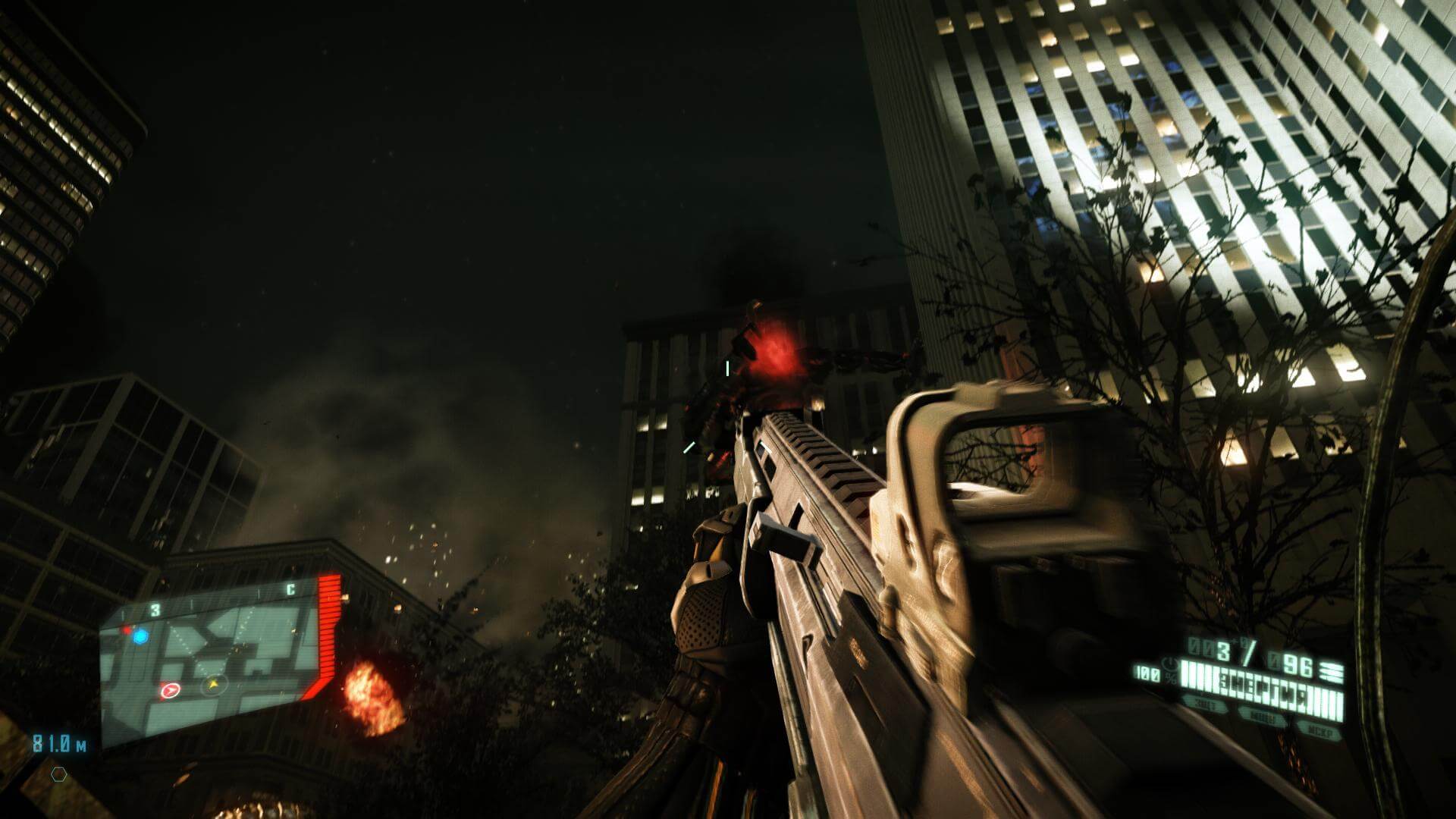Image resolution: width=1456 pixels, height=819 pixels.
Task: Select the red circled enemy marker on the minimap
Action: (x=170, y=690)
